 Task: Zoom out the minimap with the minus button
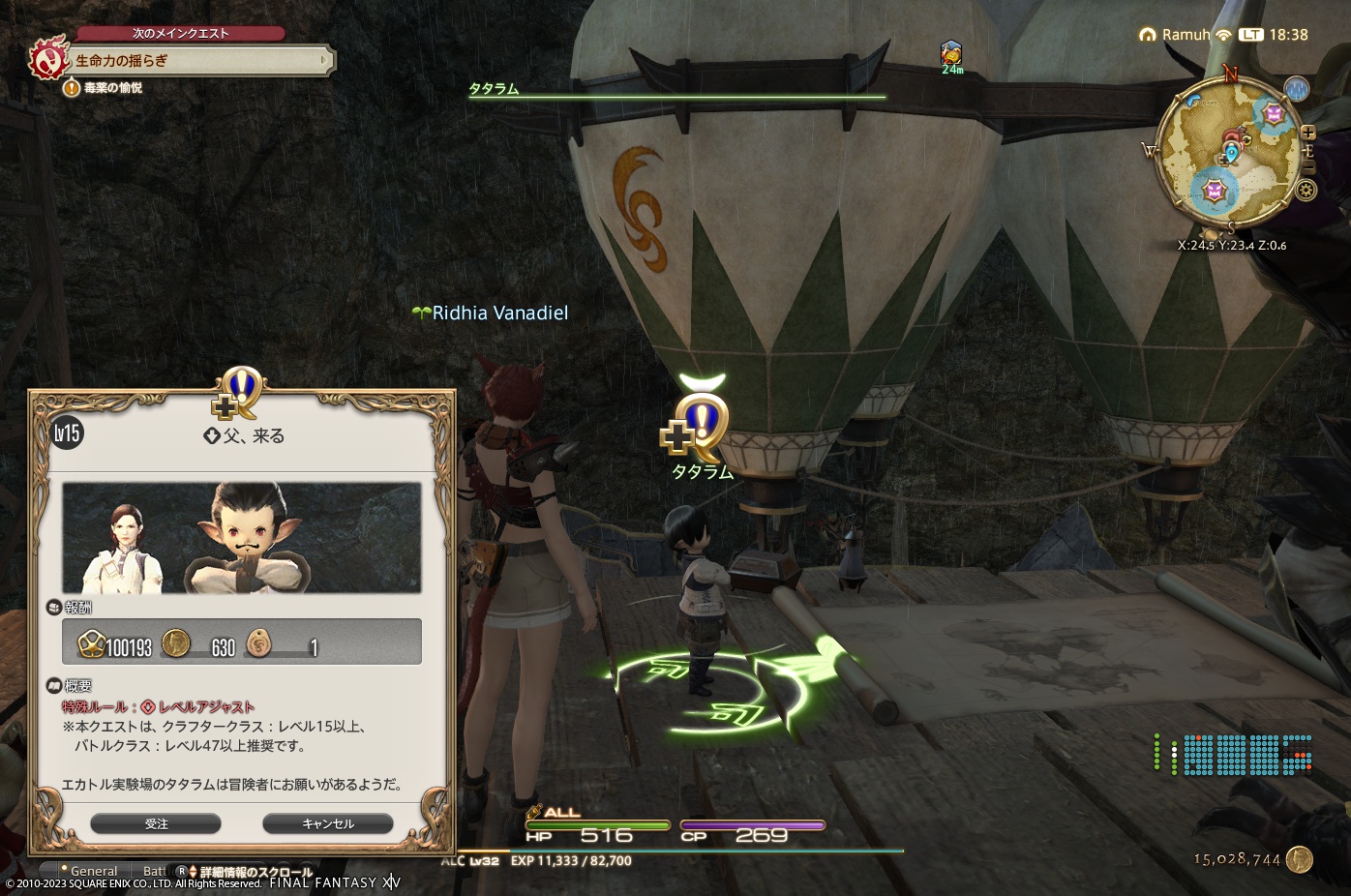coord(1309,167)
